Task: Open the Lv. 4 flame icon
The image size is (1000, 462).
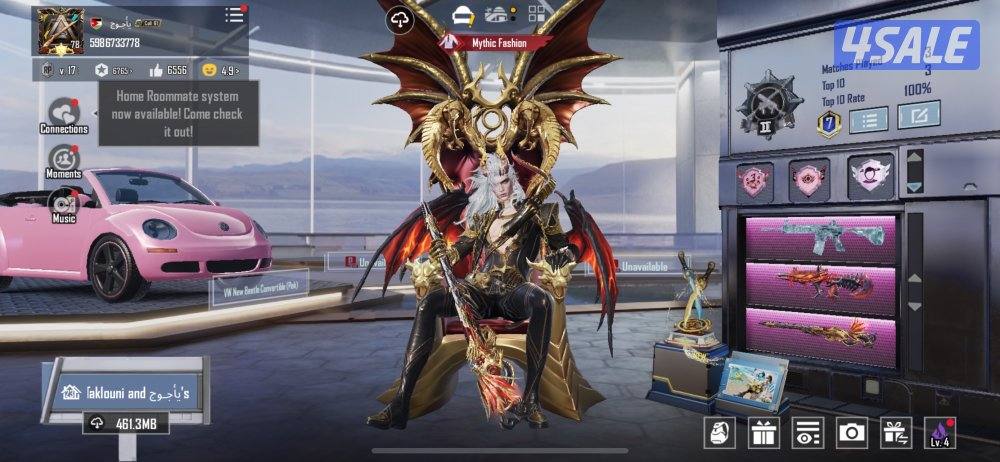Action: pyautogui.click(x=939, y=431)
